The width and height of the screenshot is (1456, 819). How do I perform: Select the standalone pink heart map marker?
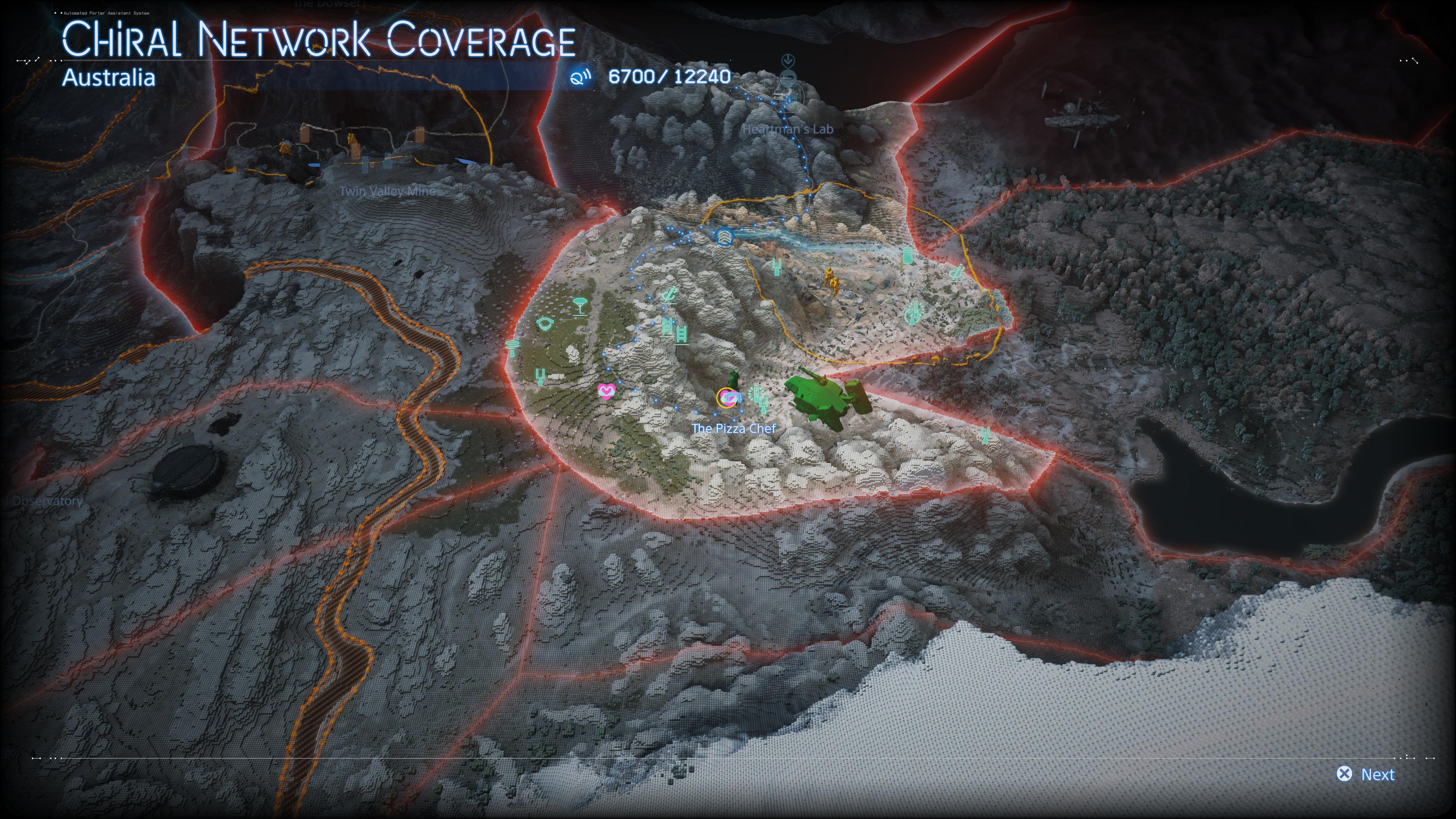606,391
